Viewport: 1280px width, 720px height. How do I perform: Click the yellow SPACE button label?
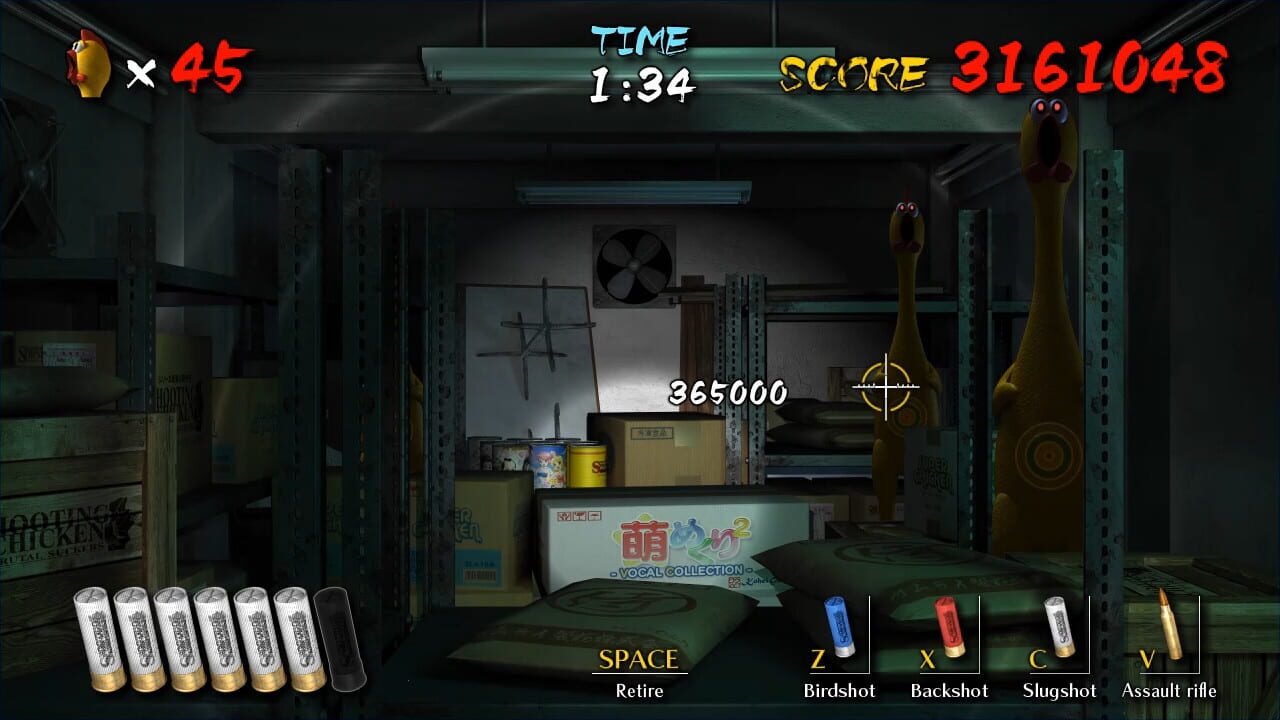coord(638,660)
